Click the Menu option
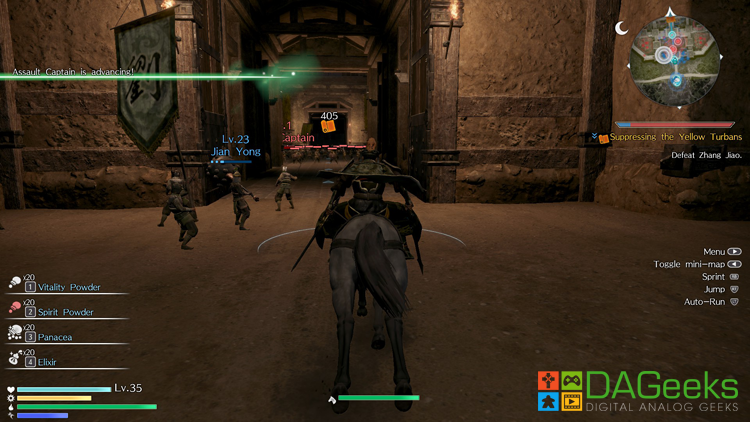 [x=721, y=252]
